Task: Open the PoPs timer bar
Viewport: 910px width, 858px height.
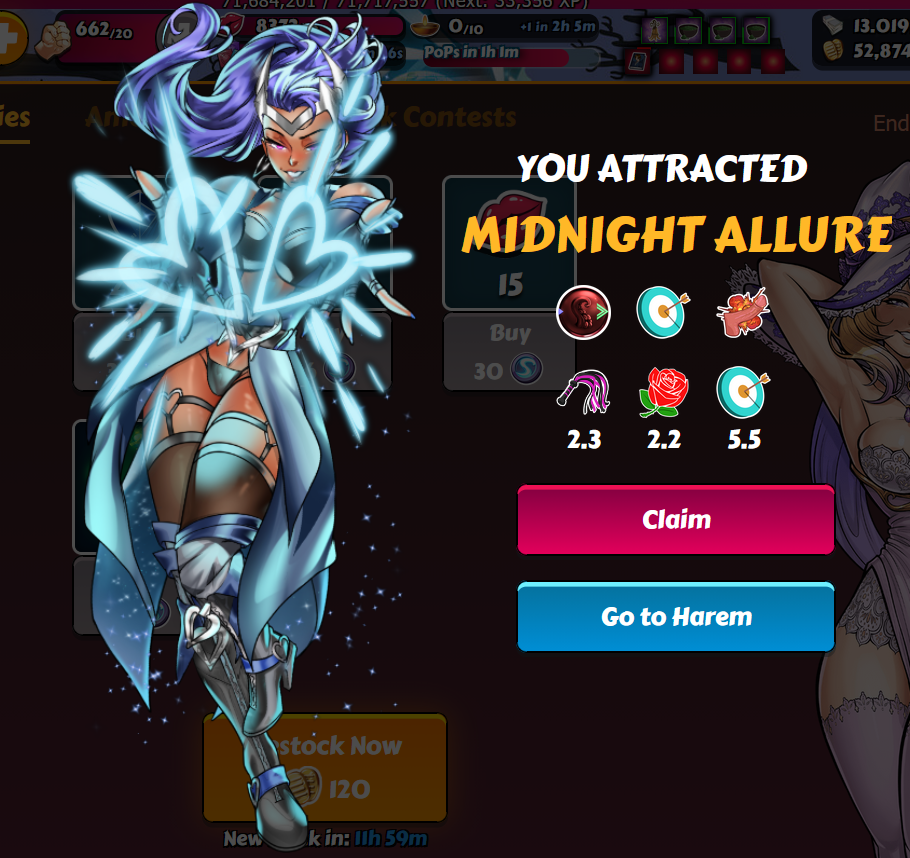Action: pyautogui.click(x=497, y=52)
